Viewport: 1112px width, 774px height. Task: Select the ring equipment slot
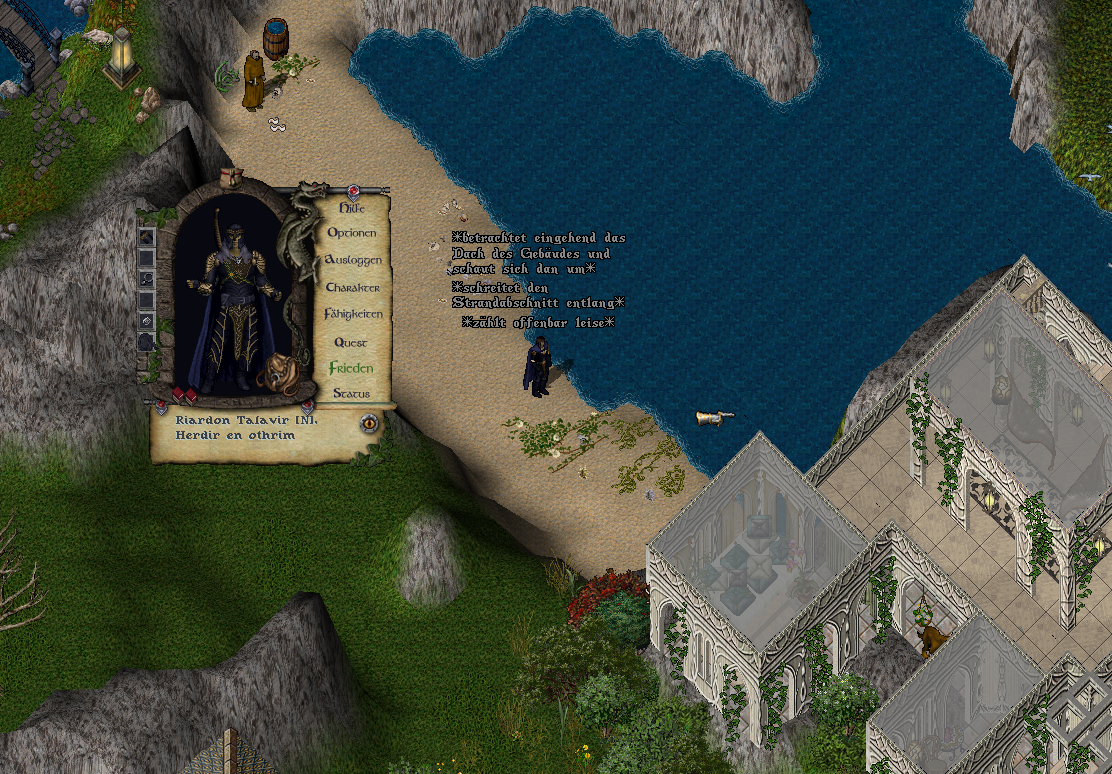[x=146, y=278]
